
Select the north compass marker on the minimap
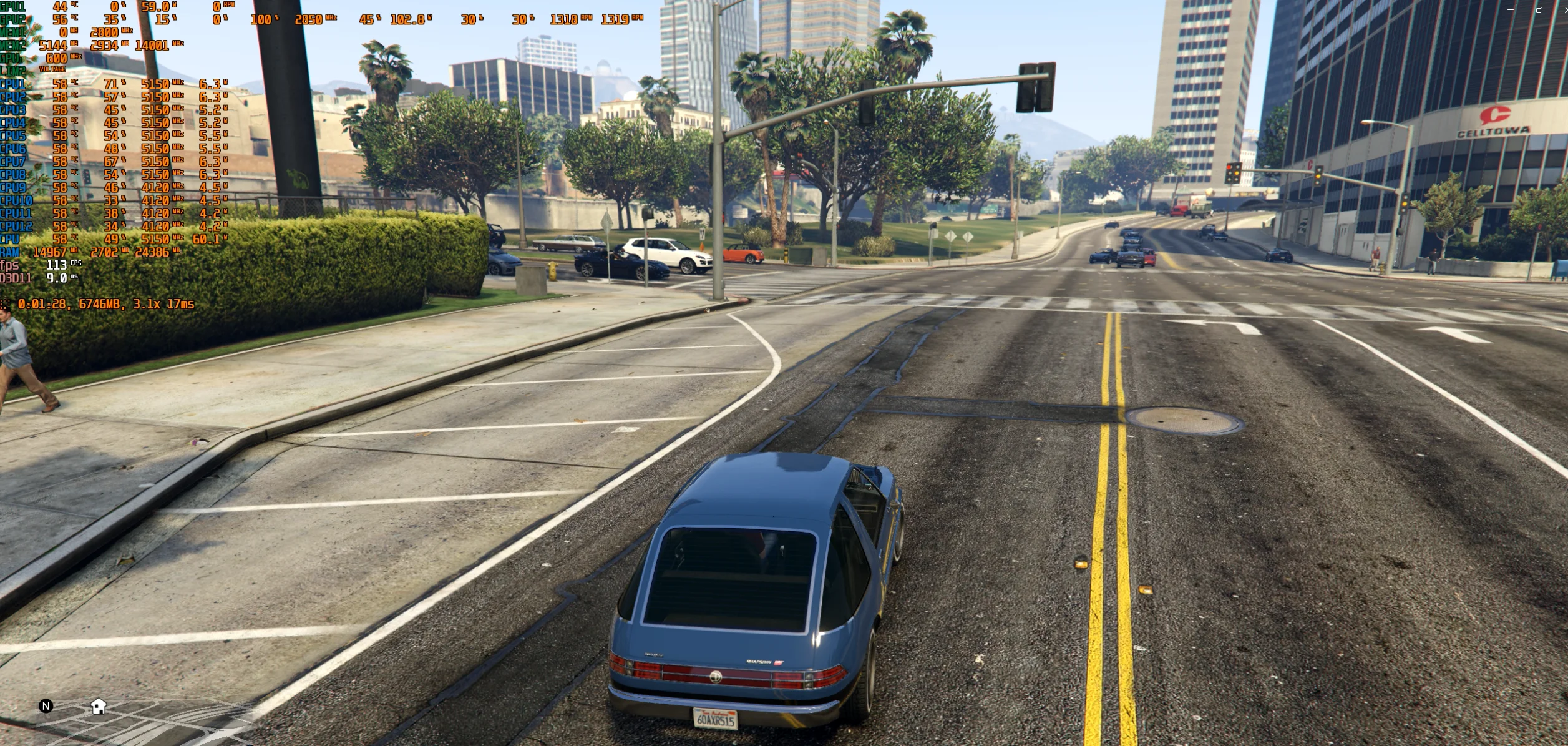pos(46,706)
